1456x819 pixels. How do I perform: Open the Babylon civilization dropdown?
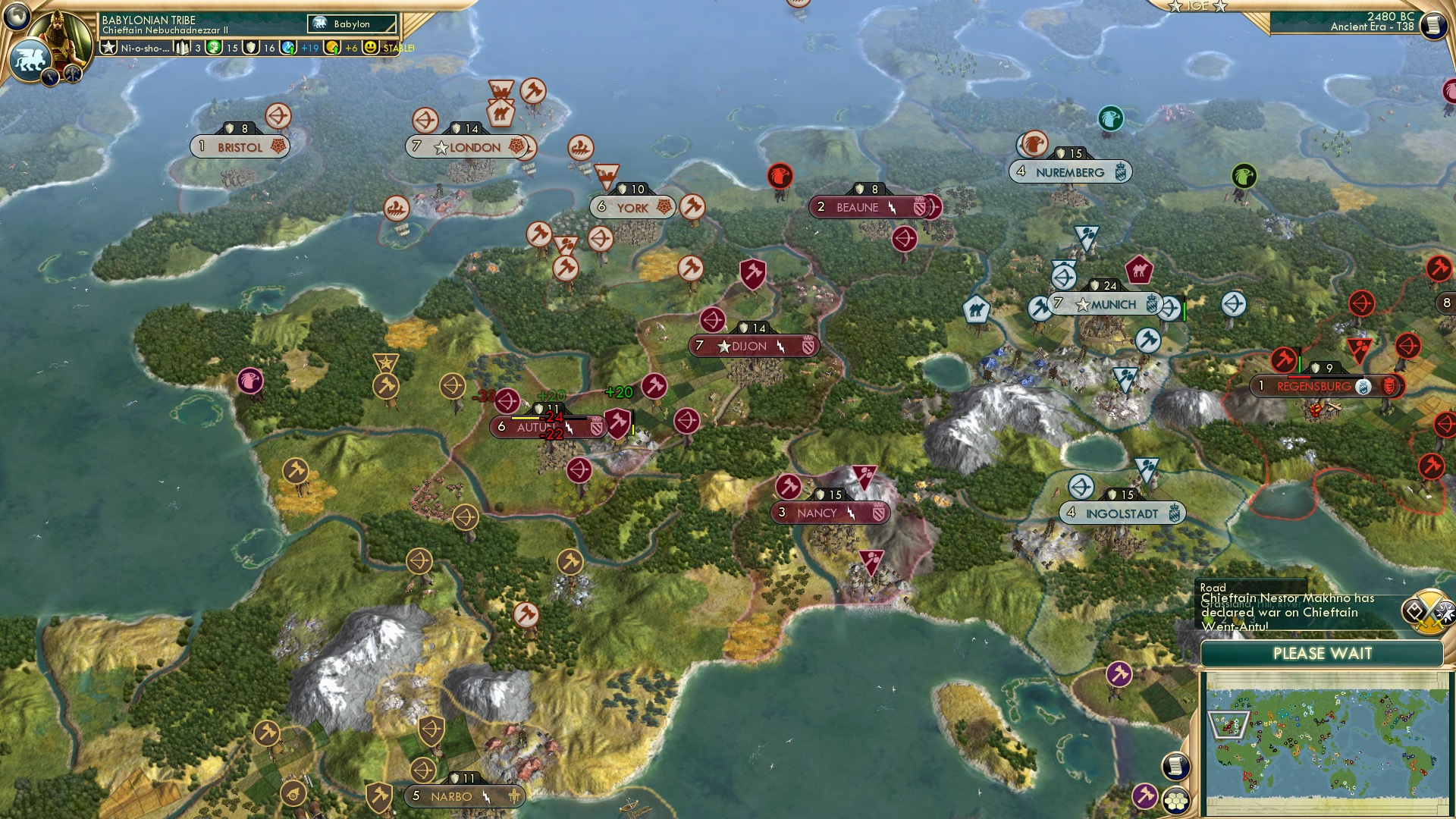pyautogui.click(x=350, y=24)
